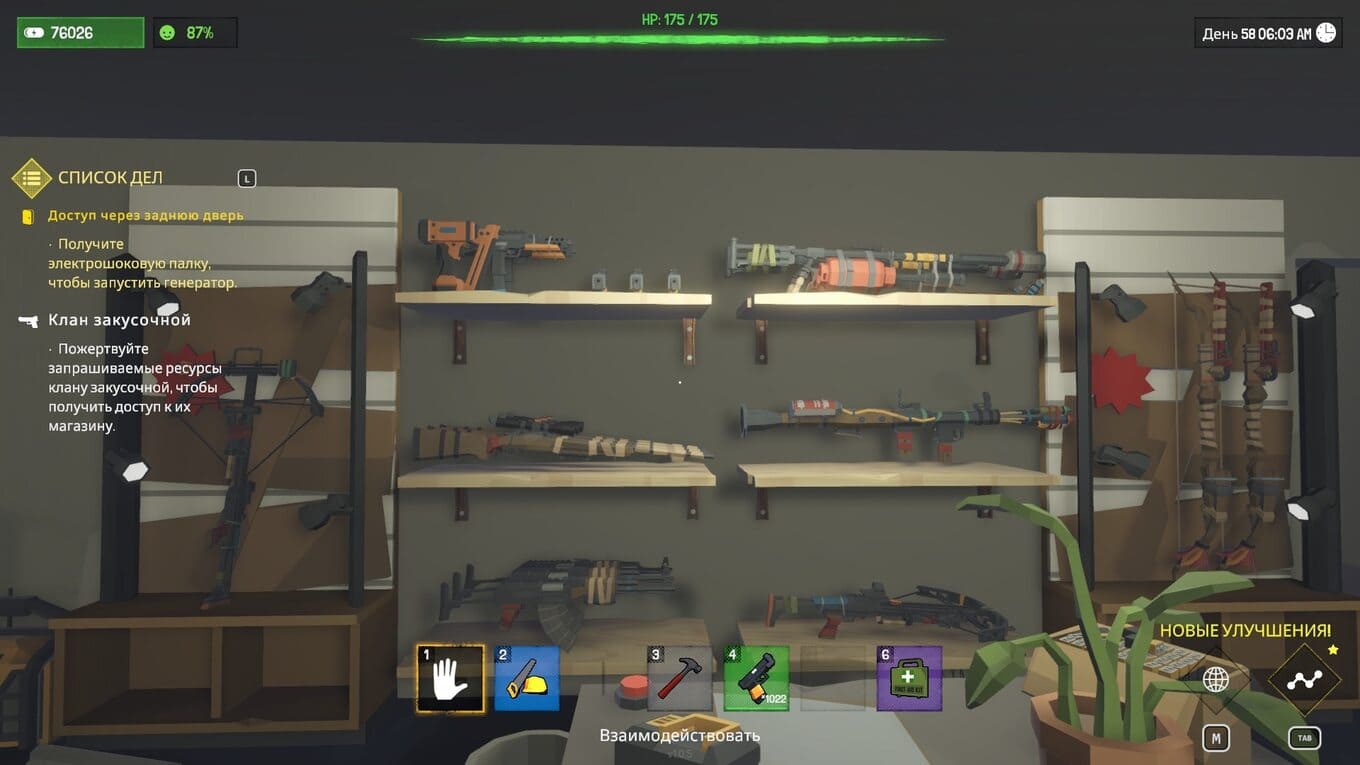Choose the saw and hard hat build slot

pyautogui.click(x=526, y=678)
